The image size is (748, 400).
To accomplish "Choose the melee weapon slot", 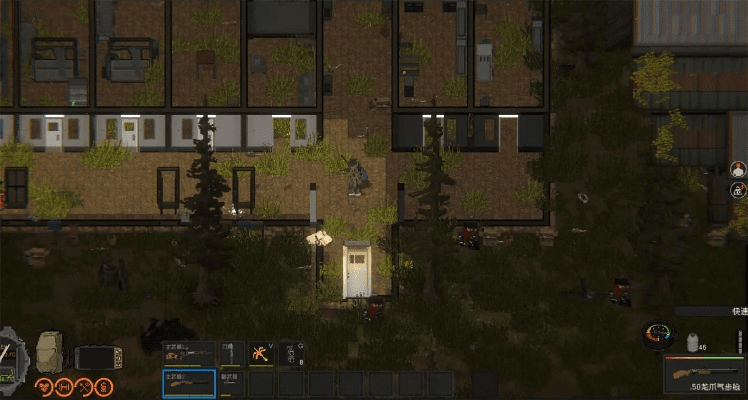I will [231, 353].
